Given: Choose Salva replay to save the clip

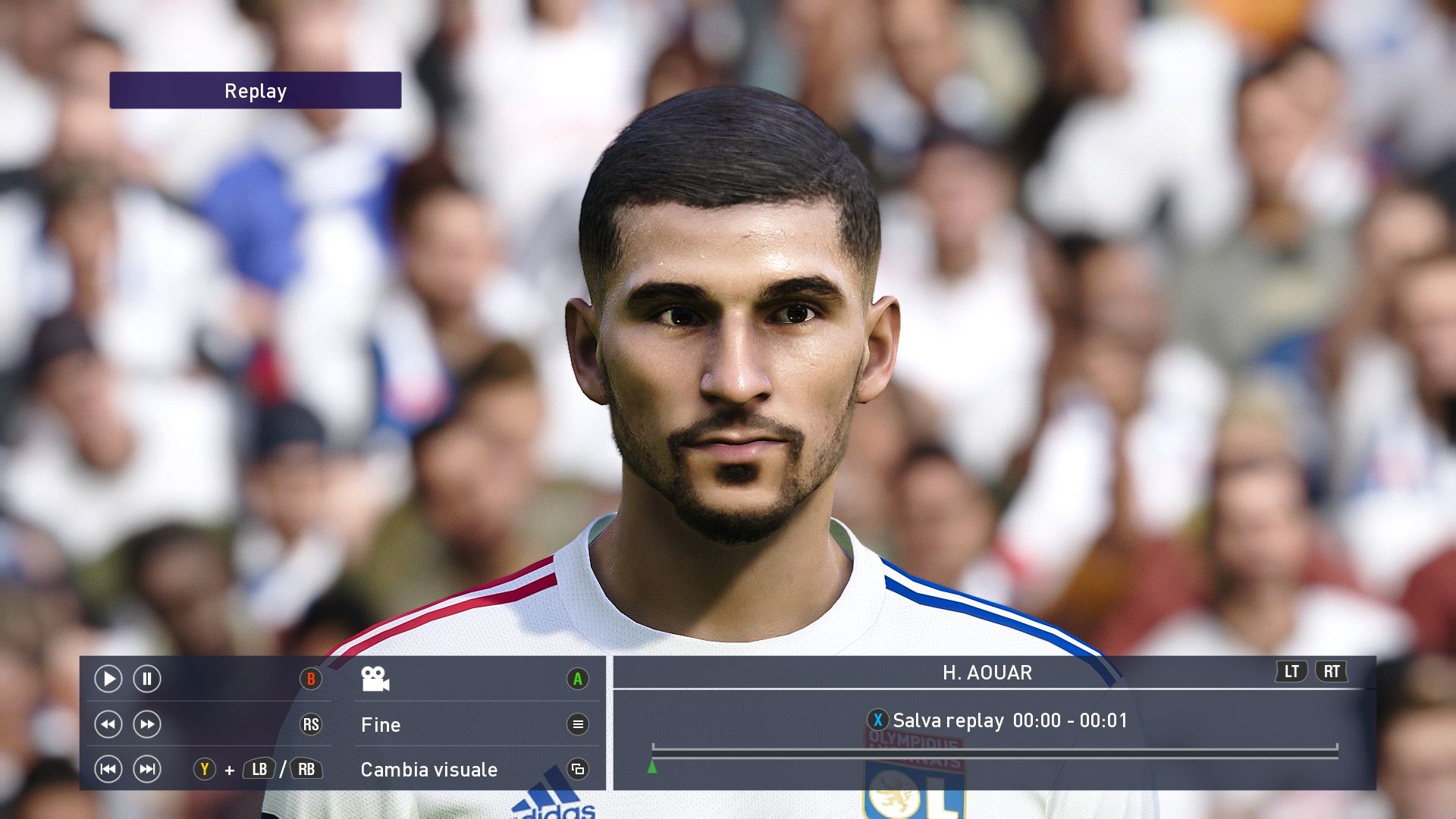Looking at the screenshot, I should [x=948, y=720].
